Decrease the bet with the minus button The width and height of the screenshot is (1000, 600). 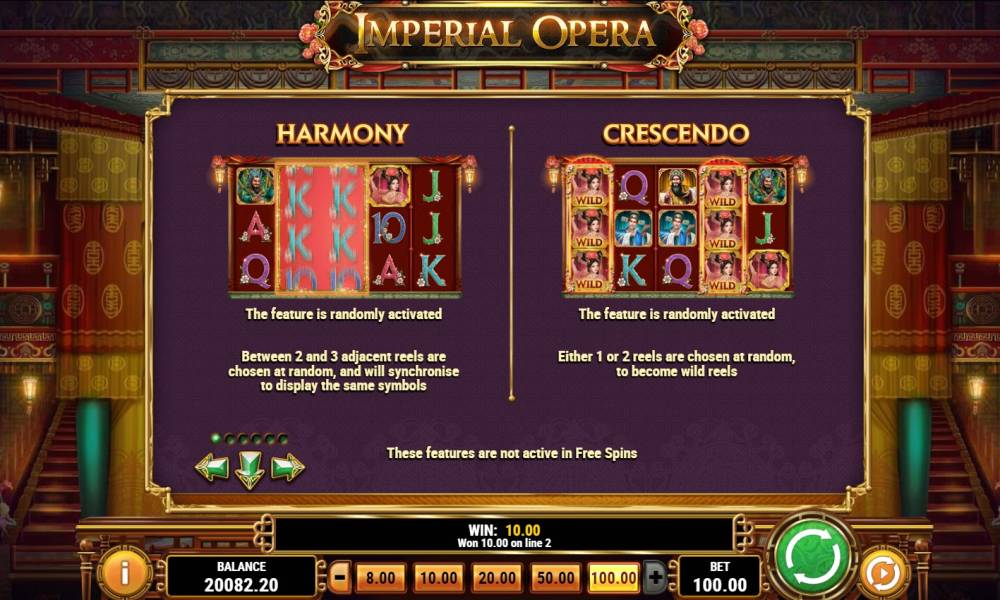point(340,577)
